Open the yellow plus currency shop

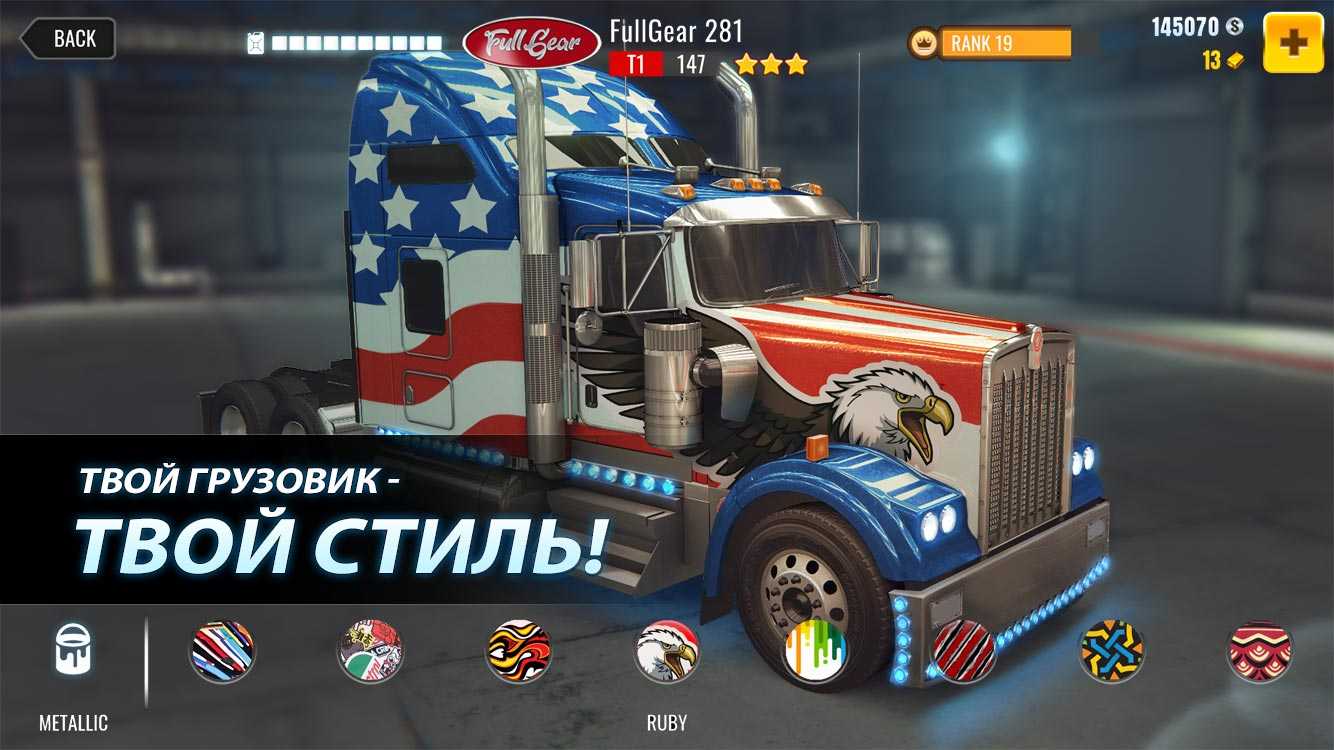(x=1293, y=42)
